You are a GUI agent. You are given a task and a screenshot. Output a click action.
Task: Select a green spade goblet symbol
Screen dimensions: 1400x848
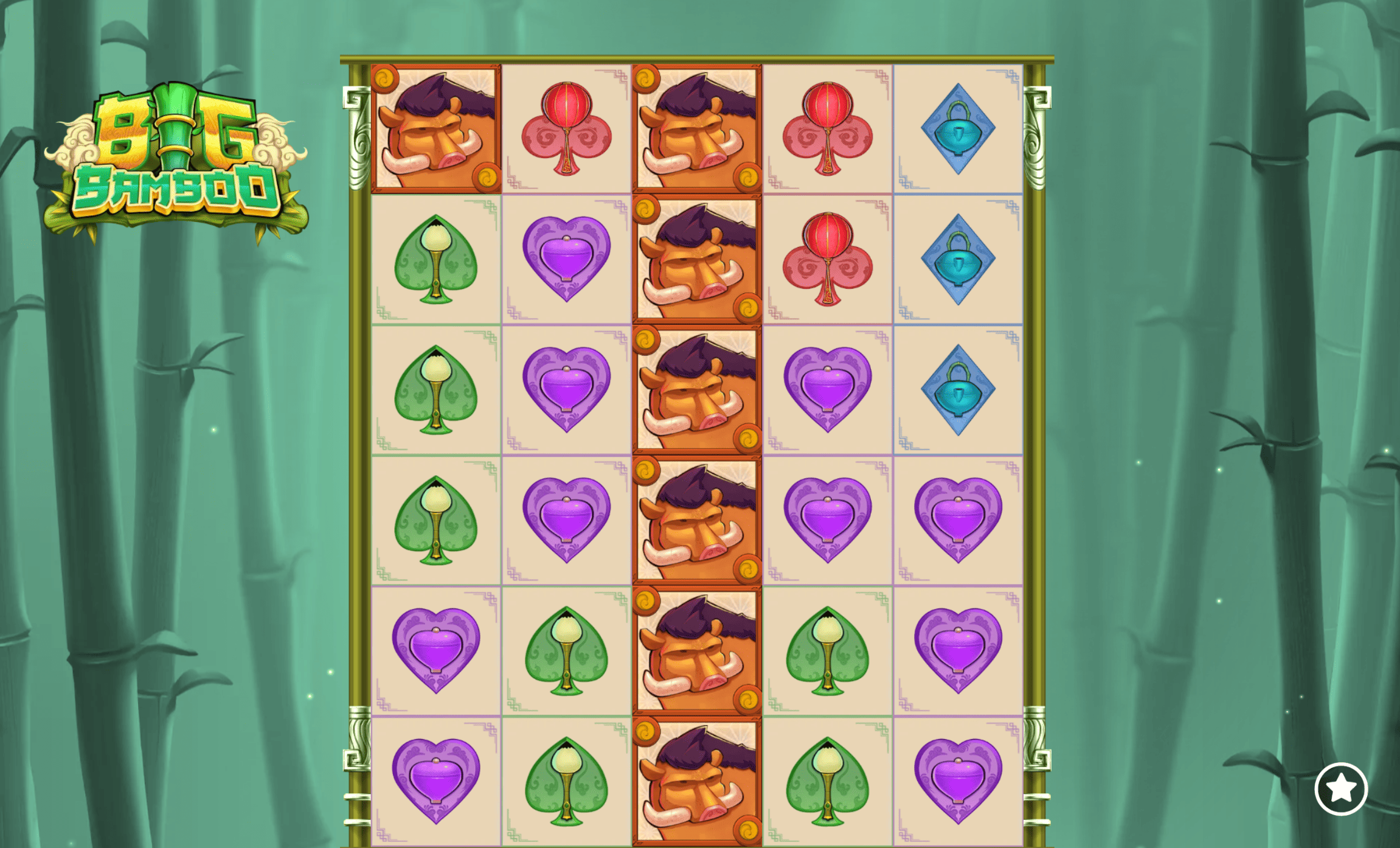[x=435, y=259]
